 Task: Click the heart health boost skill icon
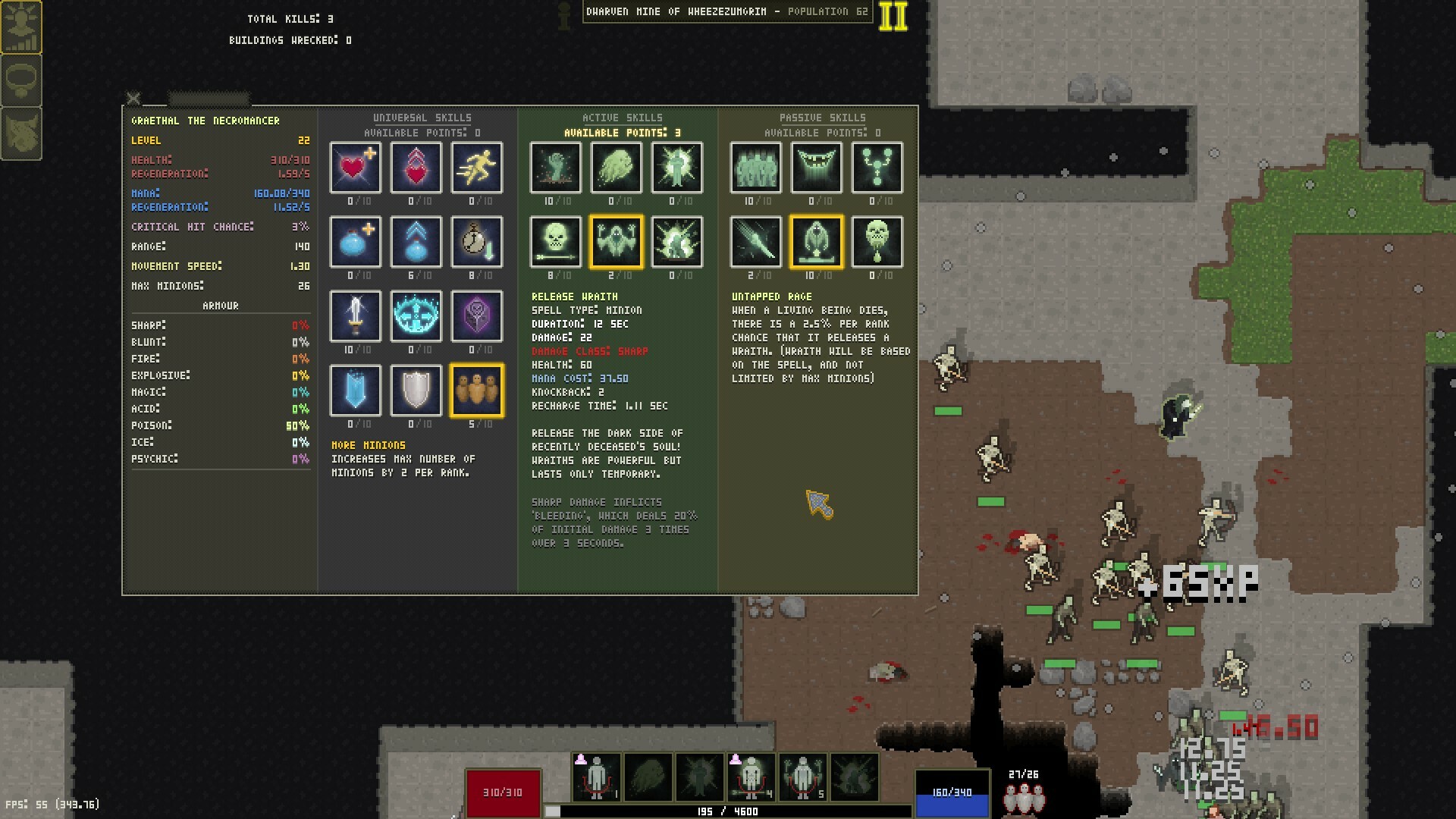click(x=355, y=168)
